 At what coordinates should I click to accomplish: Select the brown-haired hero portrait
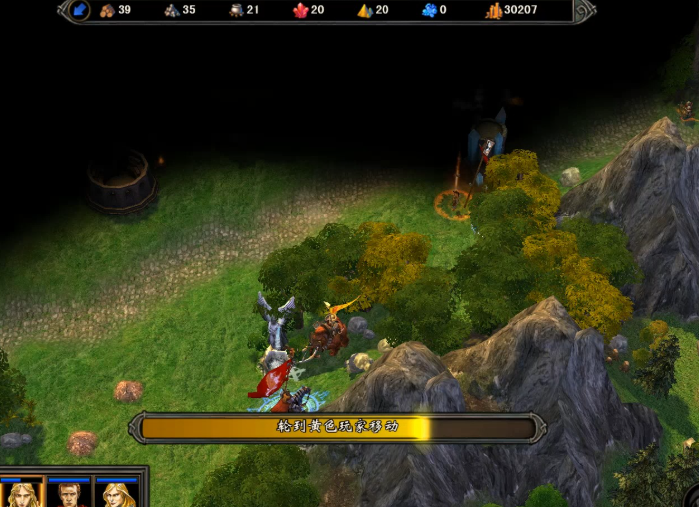pos(70,495)
